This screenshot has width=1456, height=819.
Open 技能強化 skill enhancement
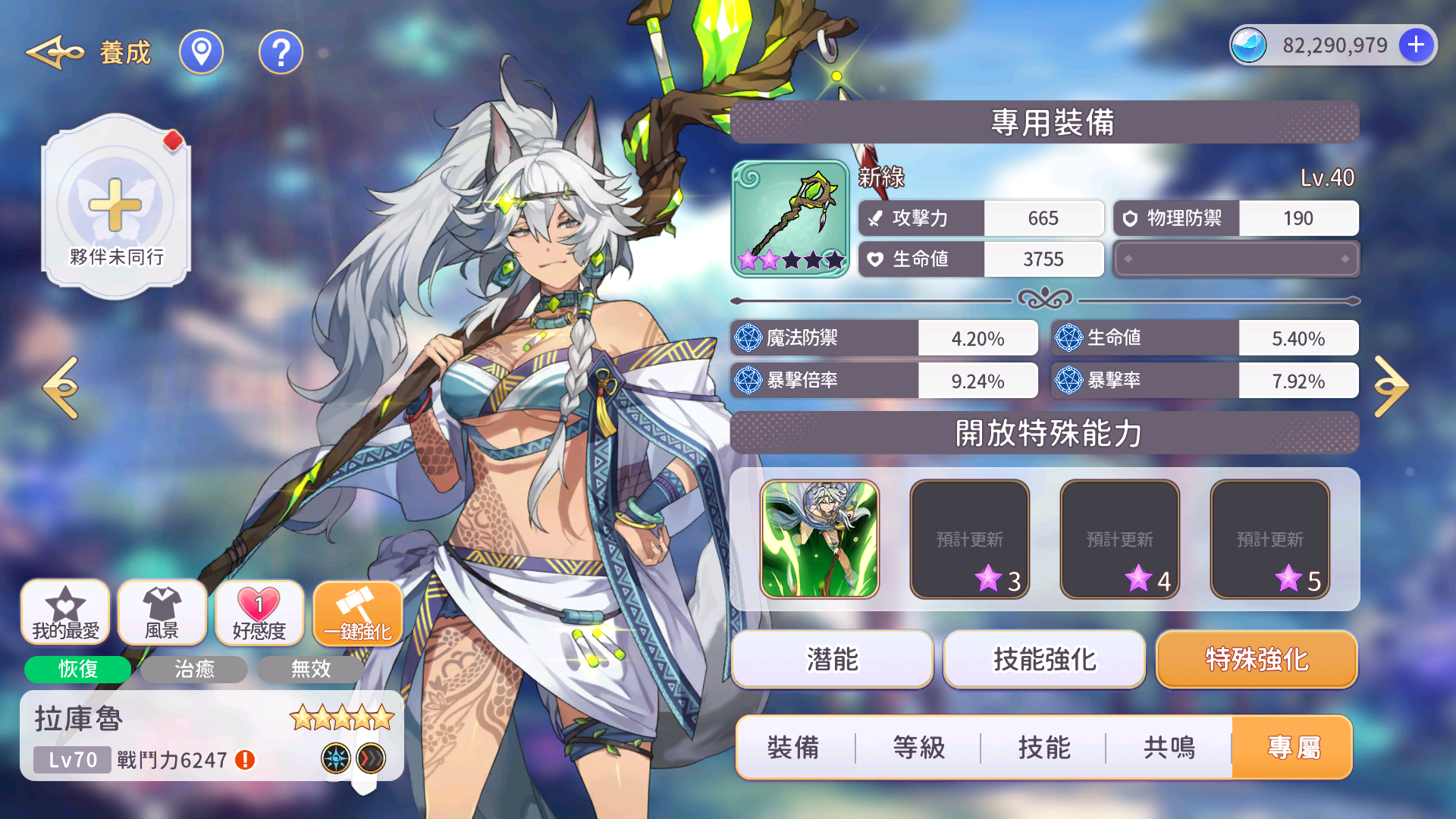pyautogui.click(x=1044, y=659)
